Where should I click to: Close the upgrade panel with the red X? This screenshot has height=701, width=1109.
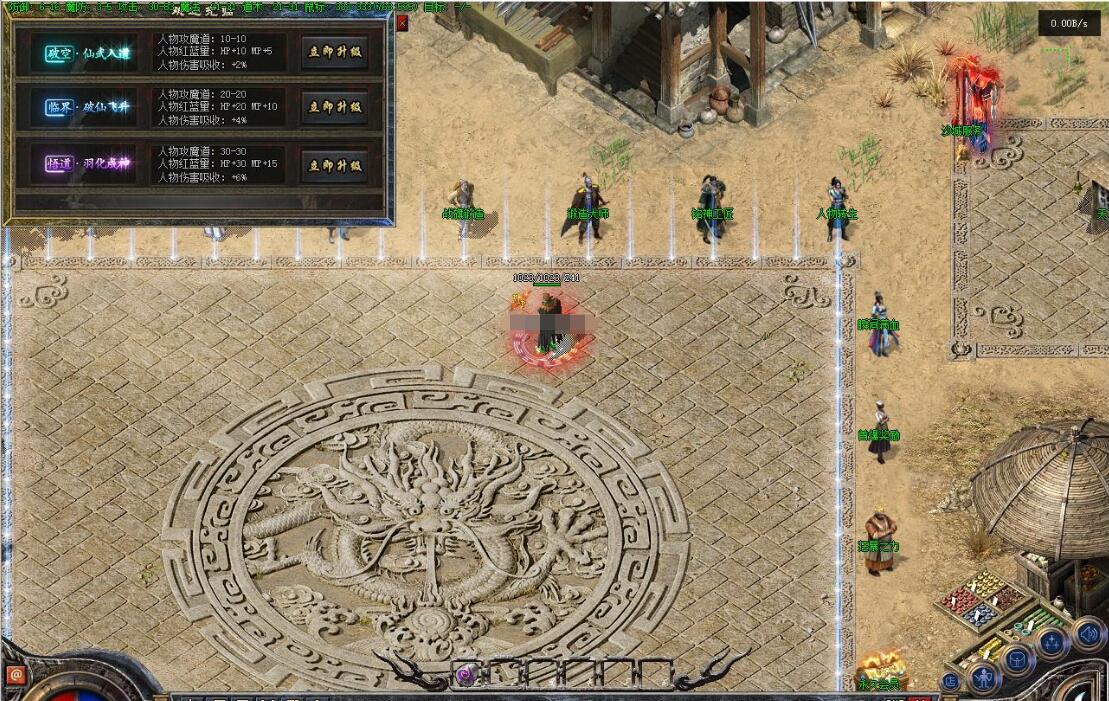pos(402,23)
